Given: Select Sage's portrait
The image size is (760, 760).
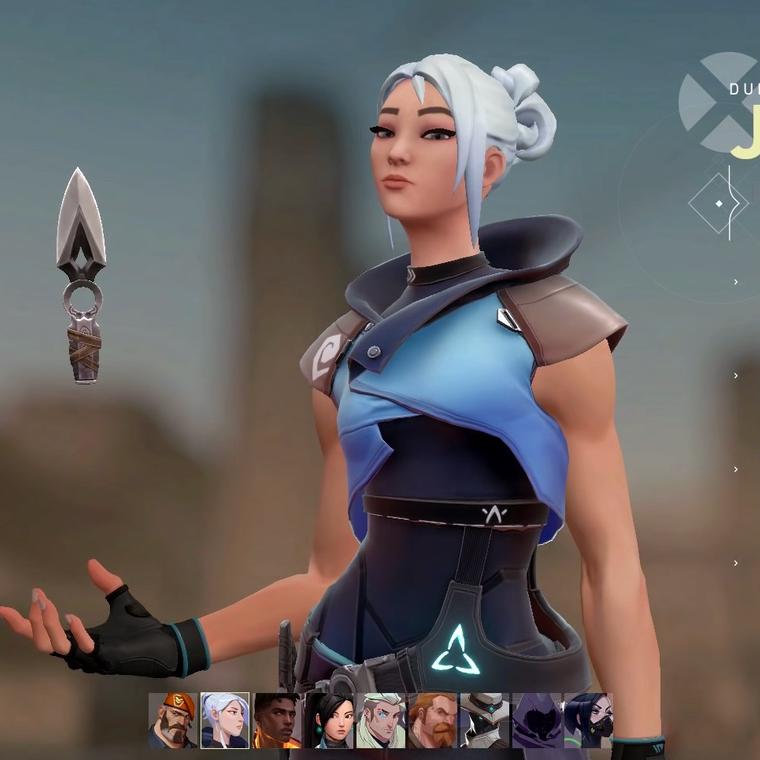Looking at the screenshot, I should tap(329, 720).
